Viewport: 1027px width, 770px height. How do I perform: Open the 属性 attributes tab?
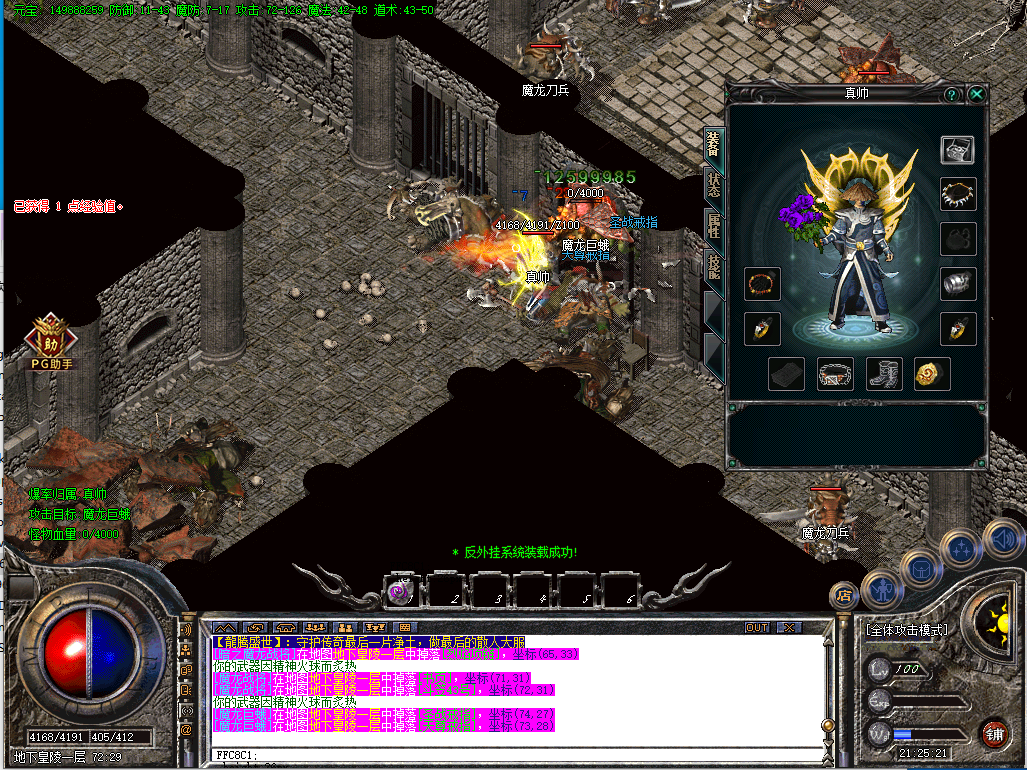[714, 225]
